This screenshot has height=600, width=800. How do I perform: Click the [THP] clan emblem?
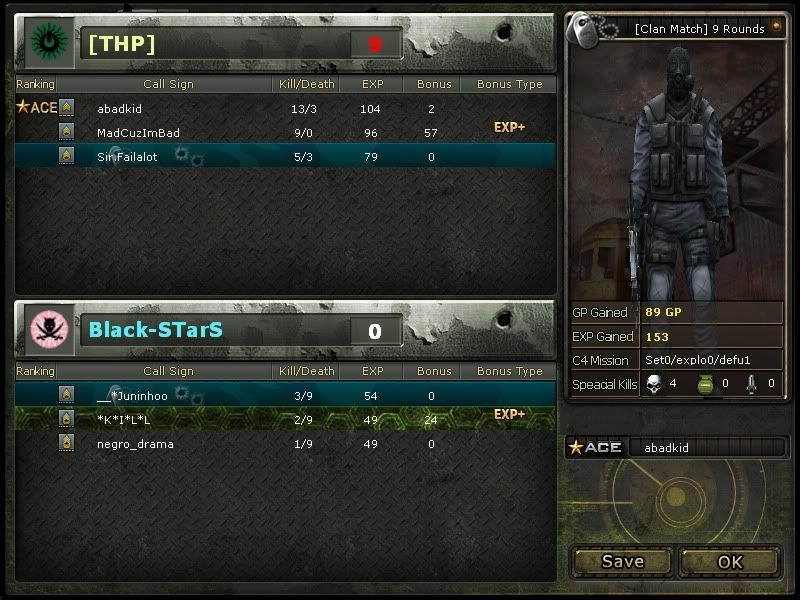pyautogui.click(x=46, y=43)
